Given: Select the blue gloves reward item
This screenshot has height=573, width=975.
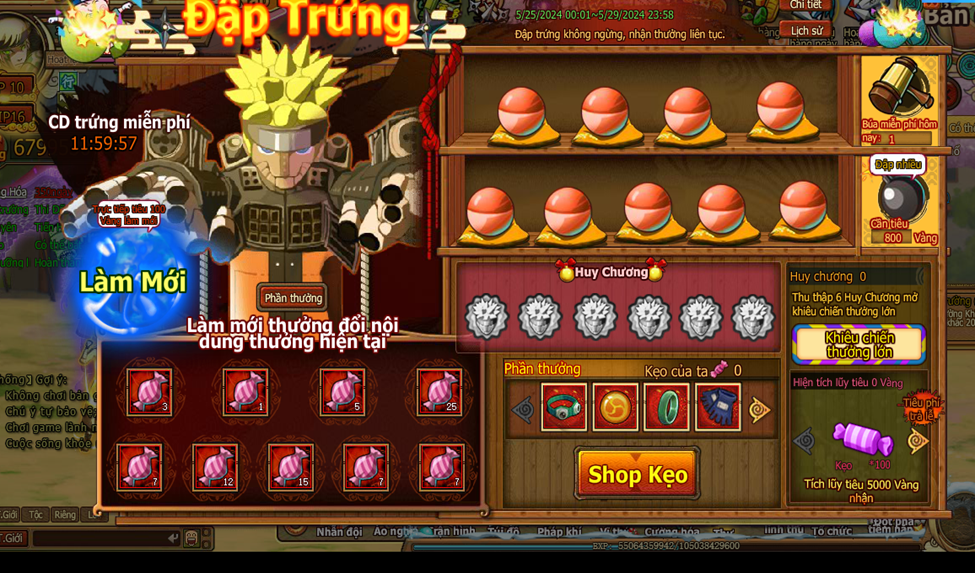Looking at the screenshot, I should (717, 408).
